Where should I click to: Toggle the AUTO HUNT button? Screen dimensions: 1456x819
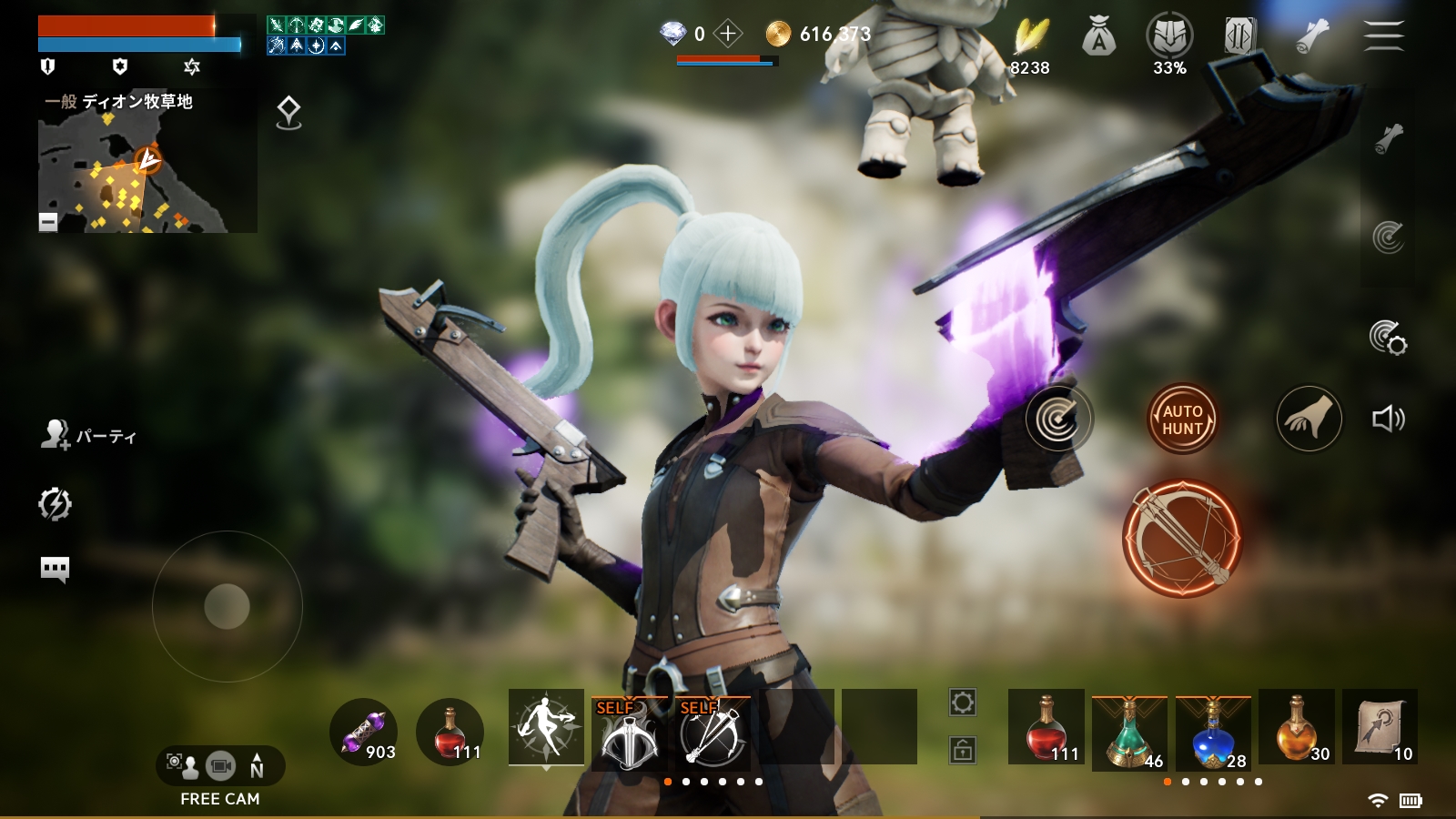[x=1182, y=420]
